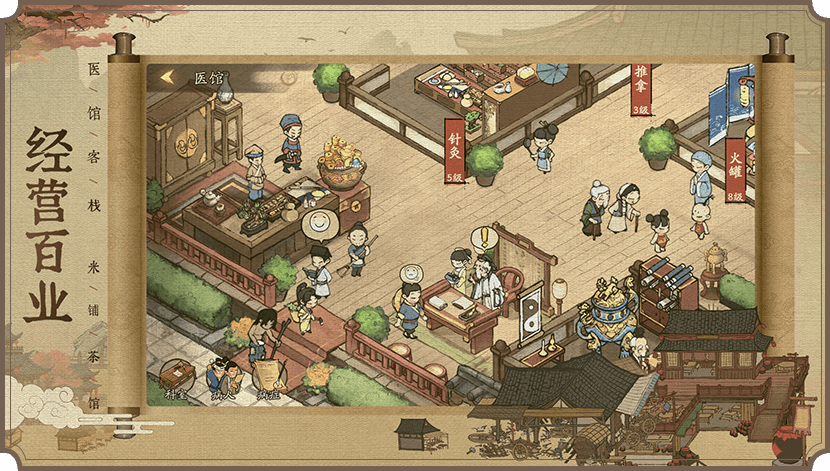Tap the exclamation mark speech bubble
Screen dimensions: 830x471
point(485,240)
